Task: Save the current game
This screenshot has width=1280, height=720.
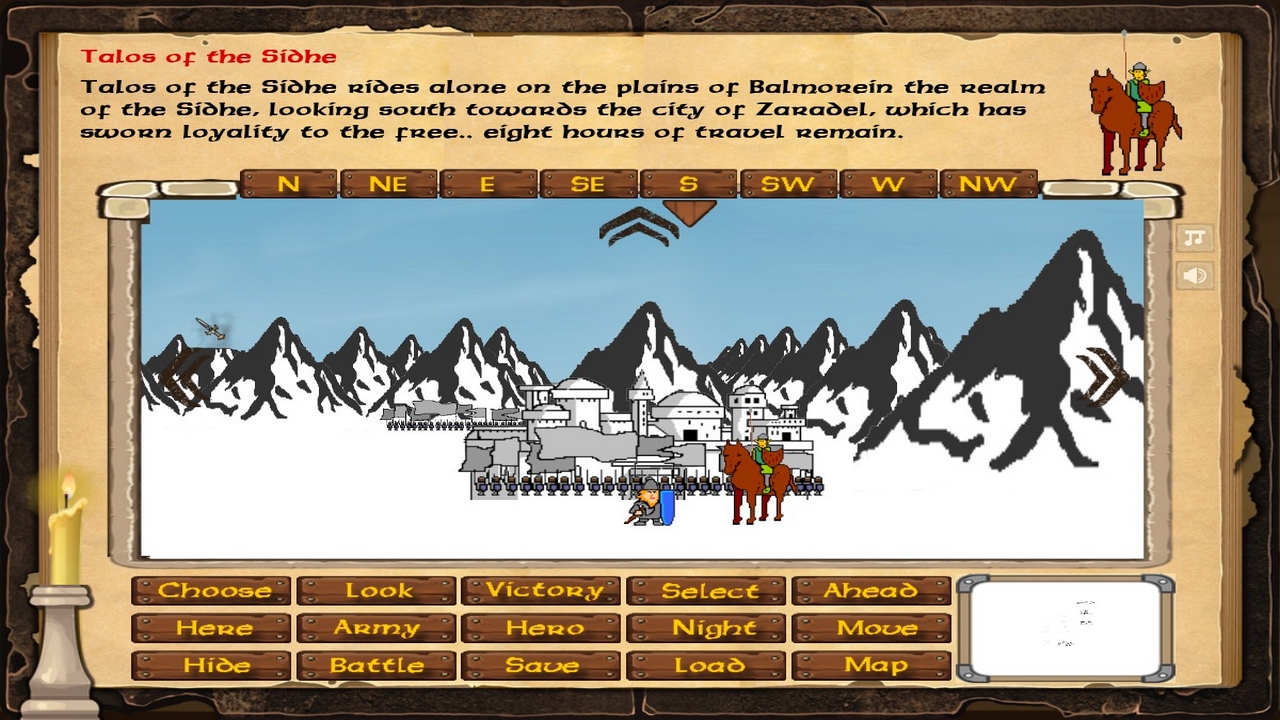Action: [x=541, y=665]
